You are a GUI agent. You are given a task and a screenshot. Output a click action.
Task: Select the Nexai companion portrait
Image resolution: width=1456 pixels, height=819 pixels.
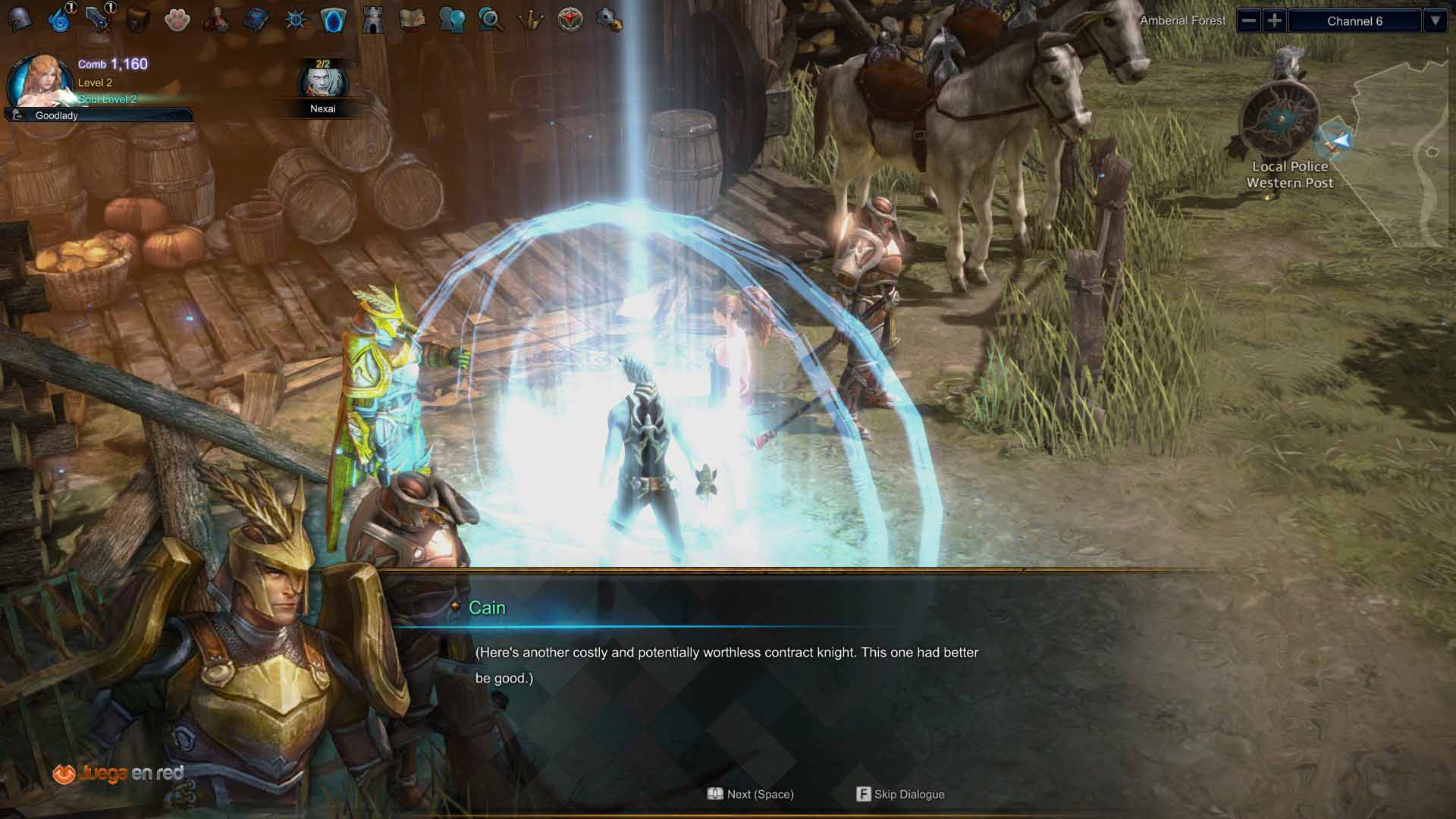point(322,81)
